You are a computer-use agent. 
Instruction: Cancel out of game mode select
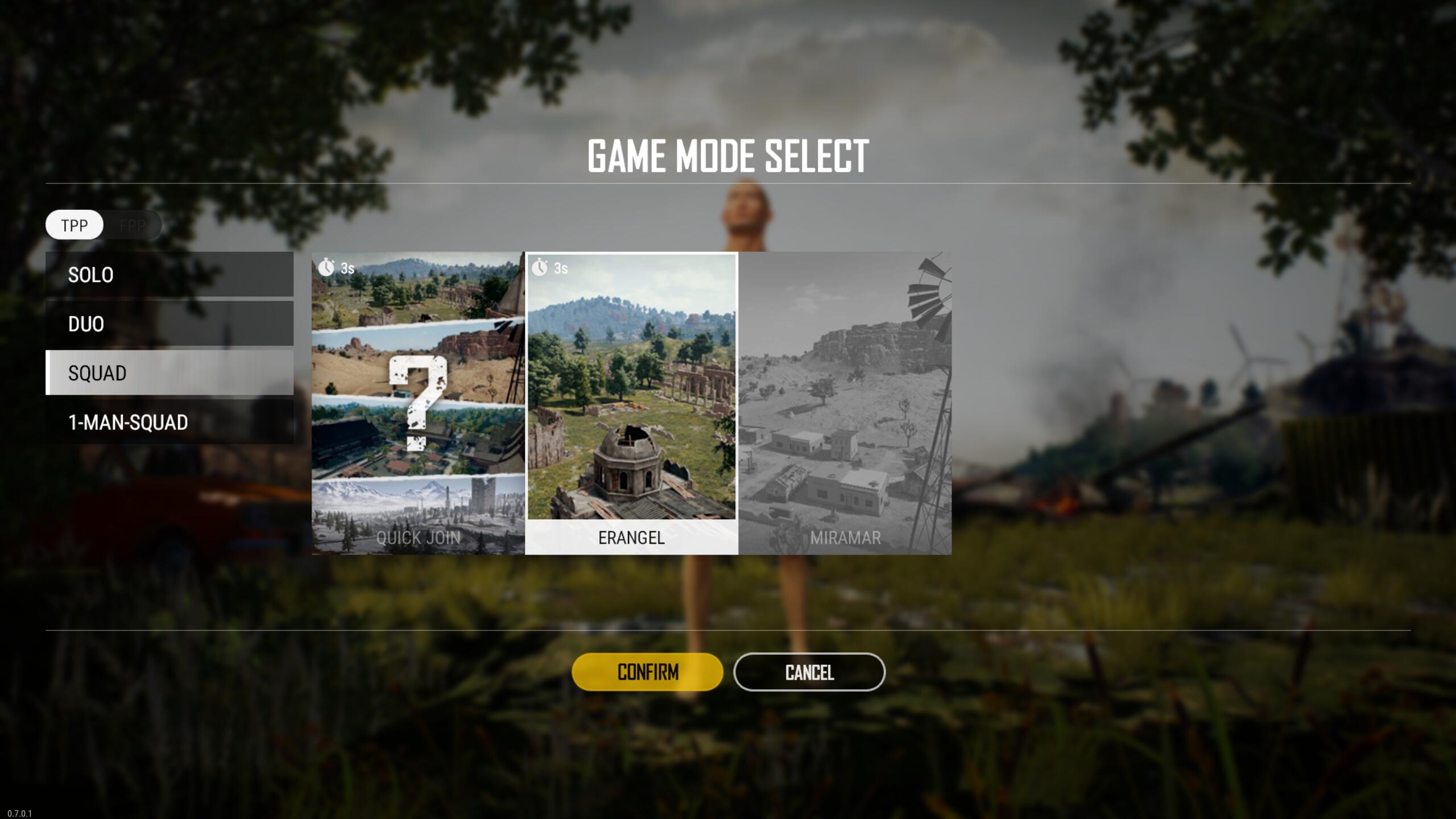pos(809,672)
